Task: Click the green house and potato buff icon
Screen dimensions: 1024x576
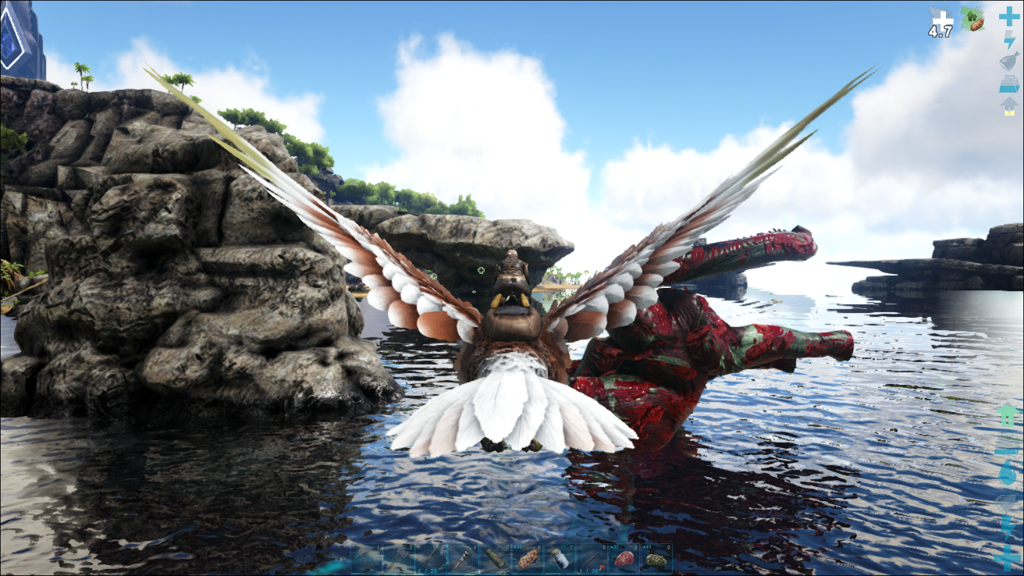Action: [x=973, y=19]
